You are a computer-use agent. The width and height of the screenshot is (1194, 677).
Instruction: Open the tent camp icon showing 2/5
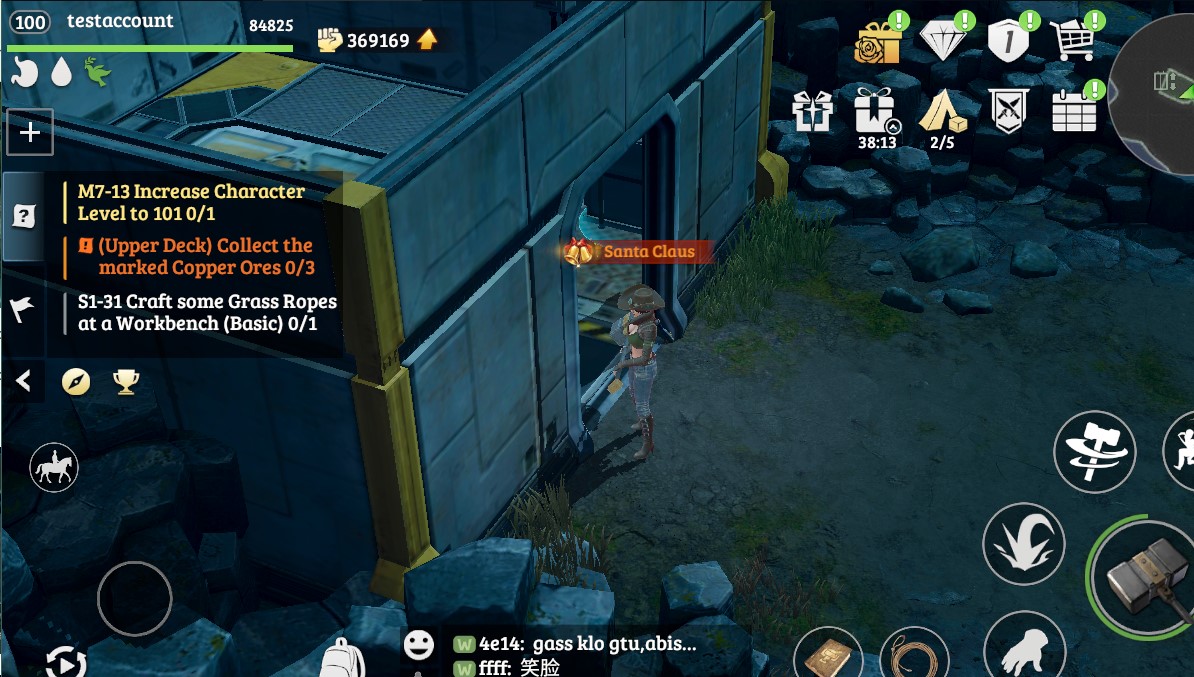point(942,111)
